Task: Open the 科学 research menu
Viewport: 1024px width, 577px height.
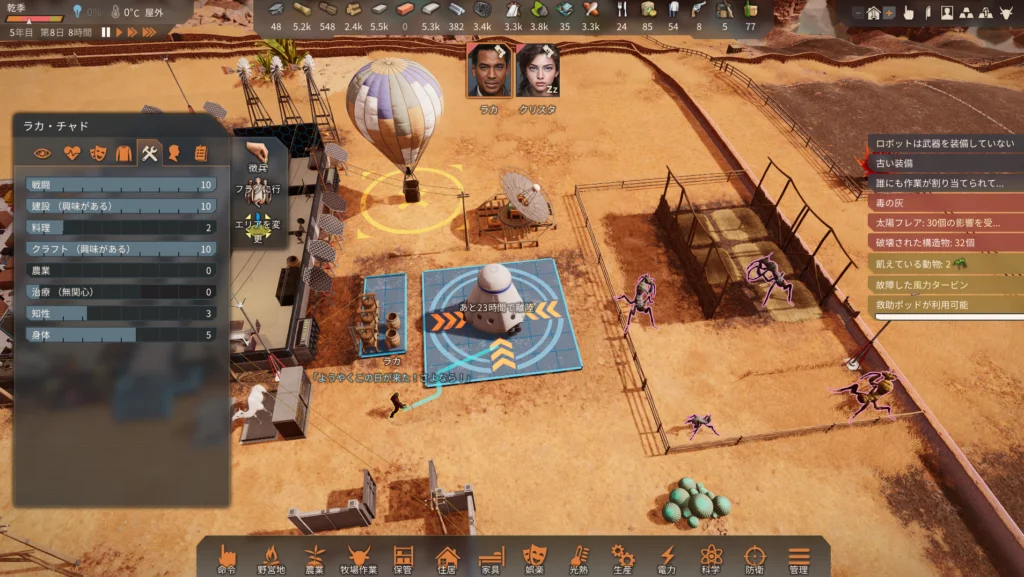Action: pos(711,557)
